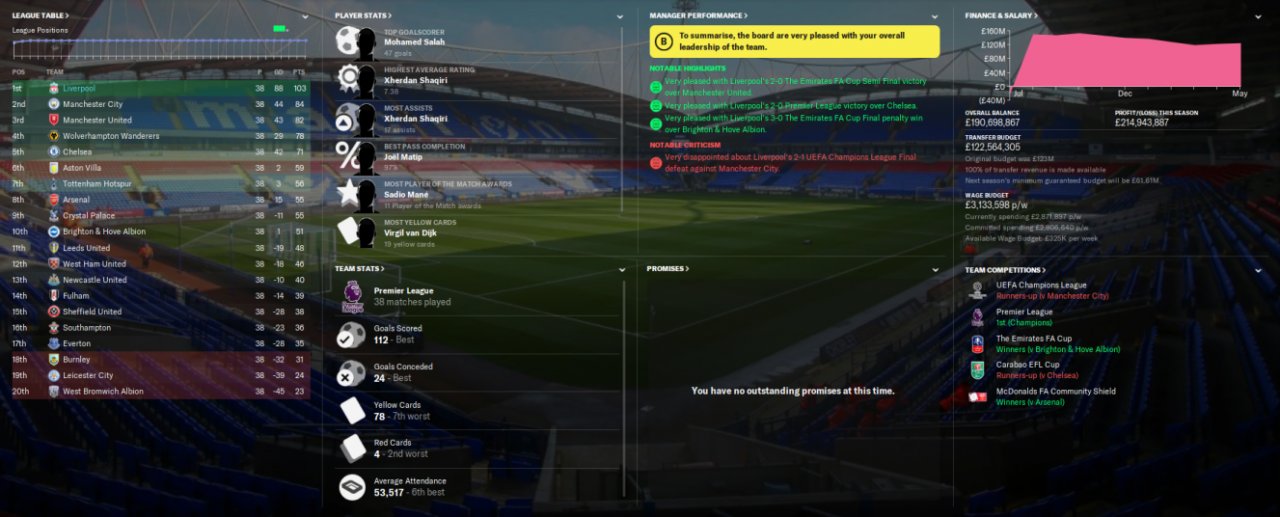The width and height of the screenshot is (1280, 517).
Task: Select Sadio Mané player of match entry
Action: pyautogui.click(x=410, y=195)
